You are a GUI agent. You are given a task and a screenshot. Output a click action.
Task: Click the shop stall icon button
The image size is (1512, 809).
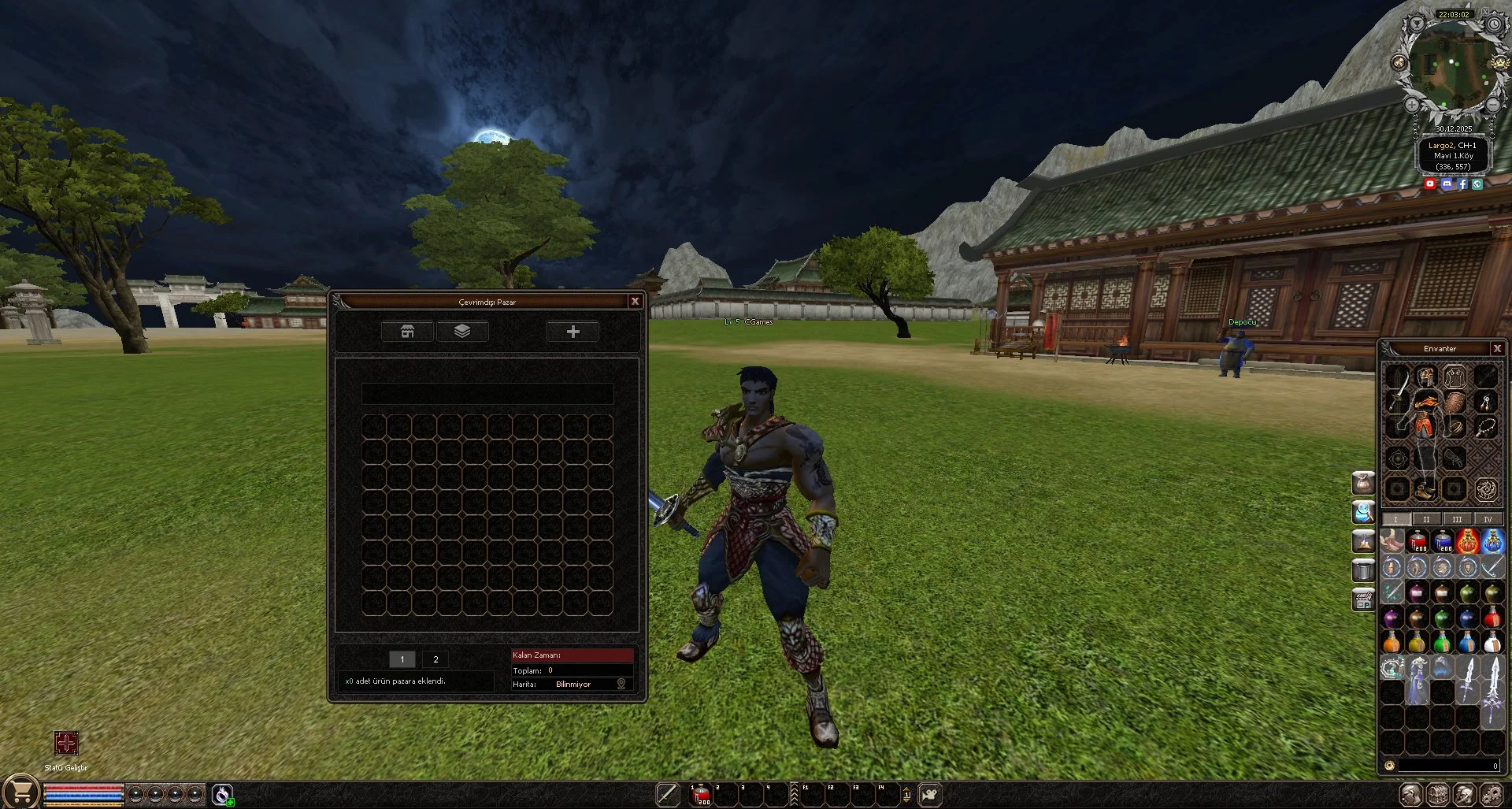407,332
